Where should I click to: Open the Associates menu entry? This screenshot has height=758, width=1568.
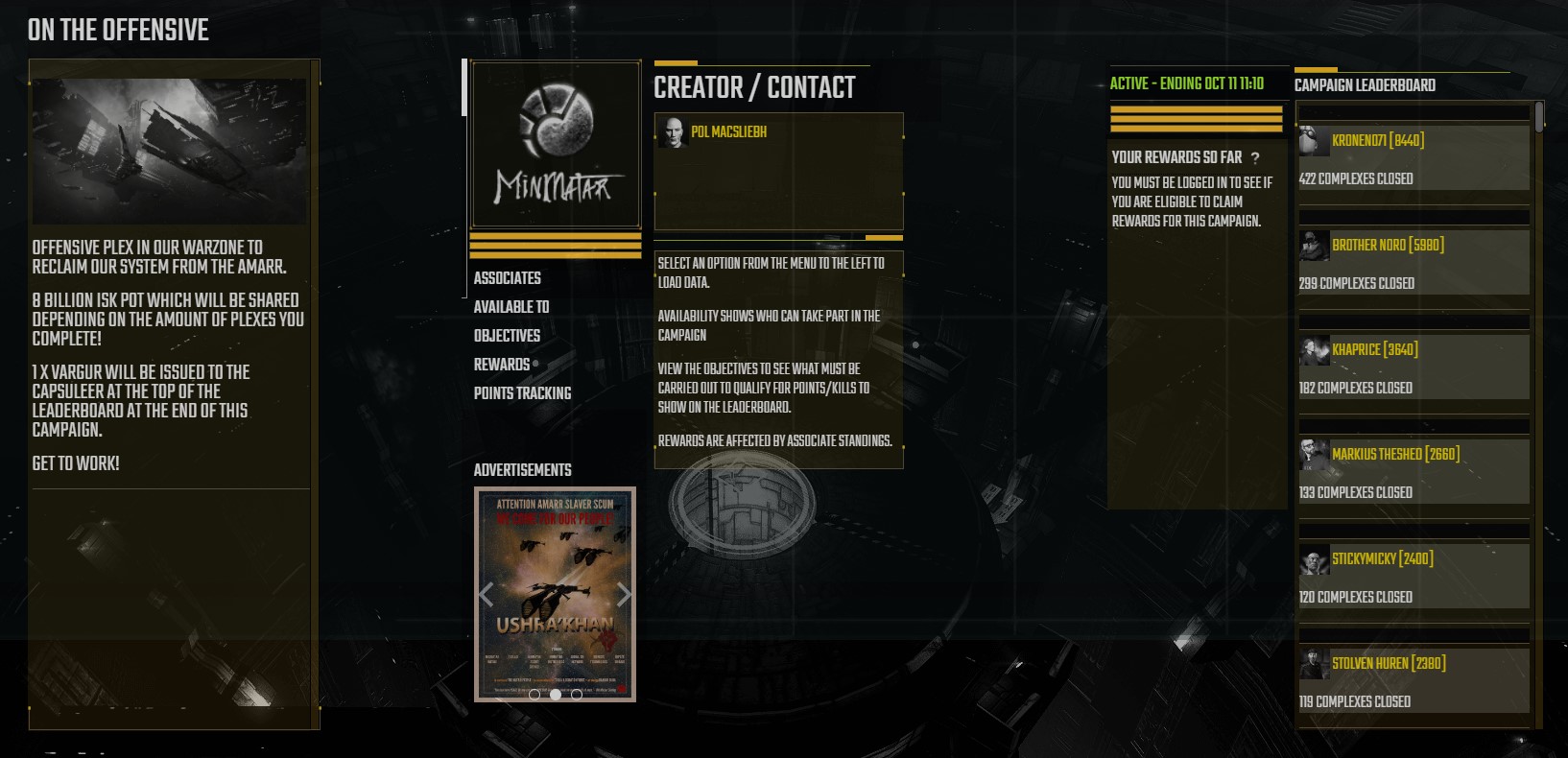click(507, 278)
